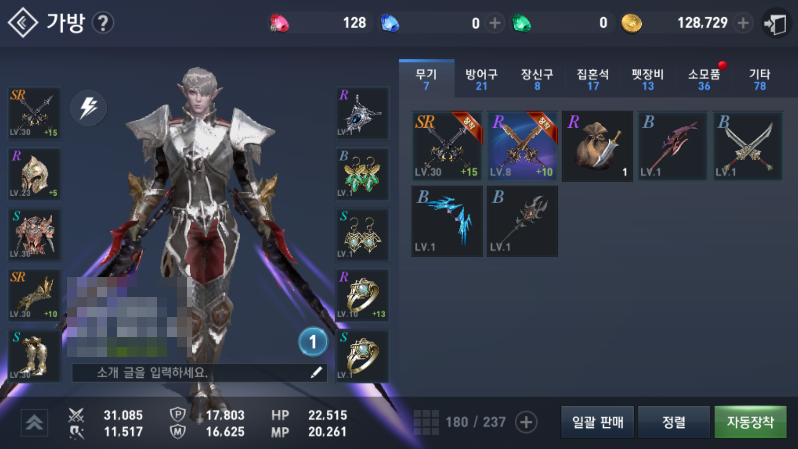The image size is (798, 449).
Task: Open the bag help question mark
Action: point(102,23)
